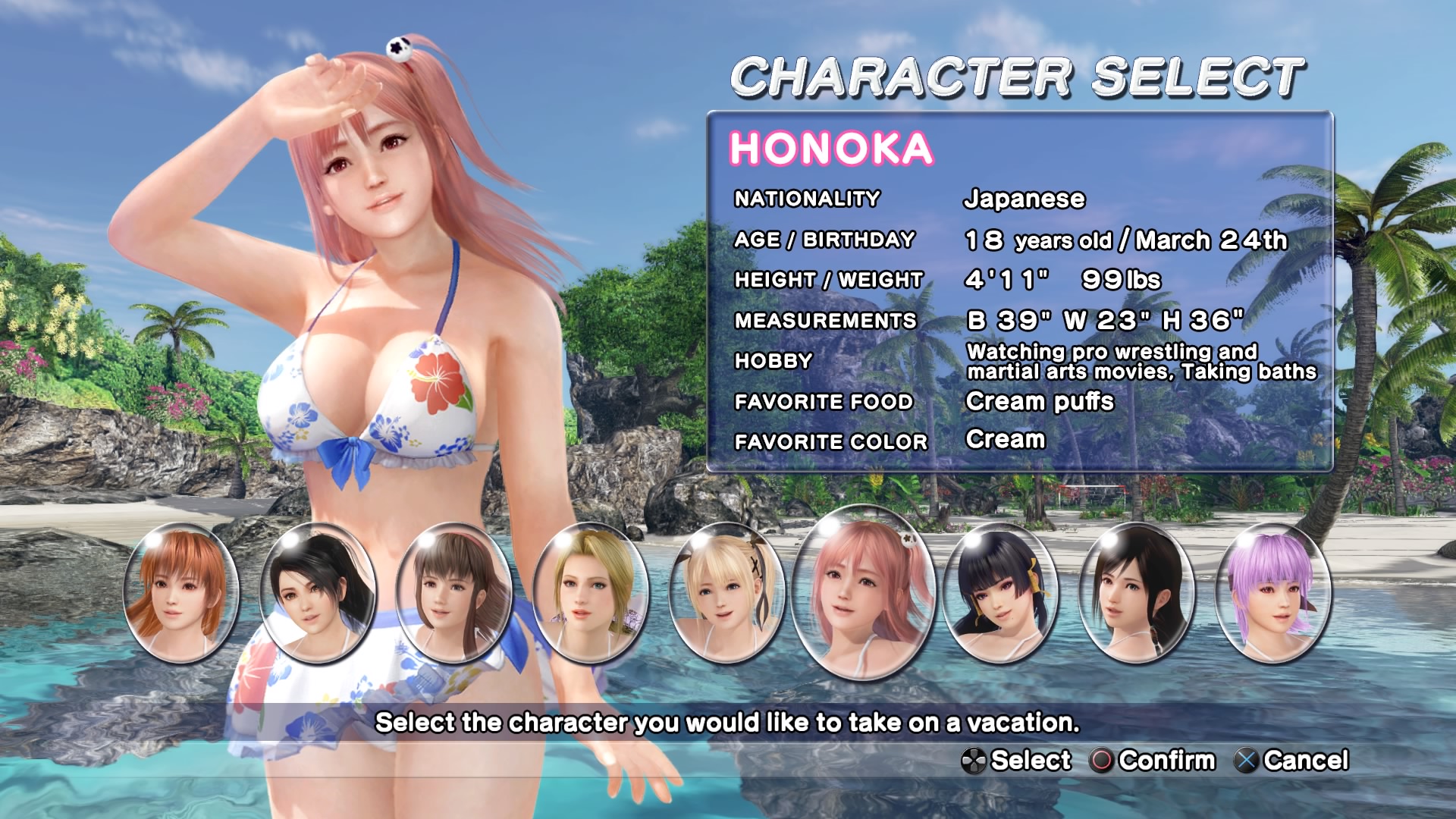Choose the blonde twin-tail character with black ribbons
This screenshot has width=1456, height=819.
[x=726, y=594]
